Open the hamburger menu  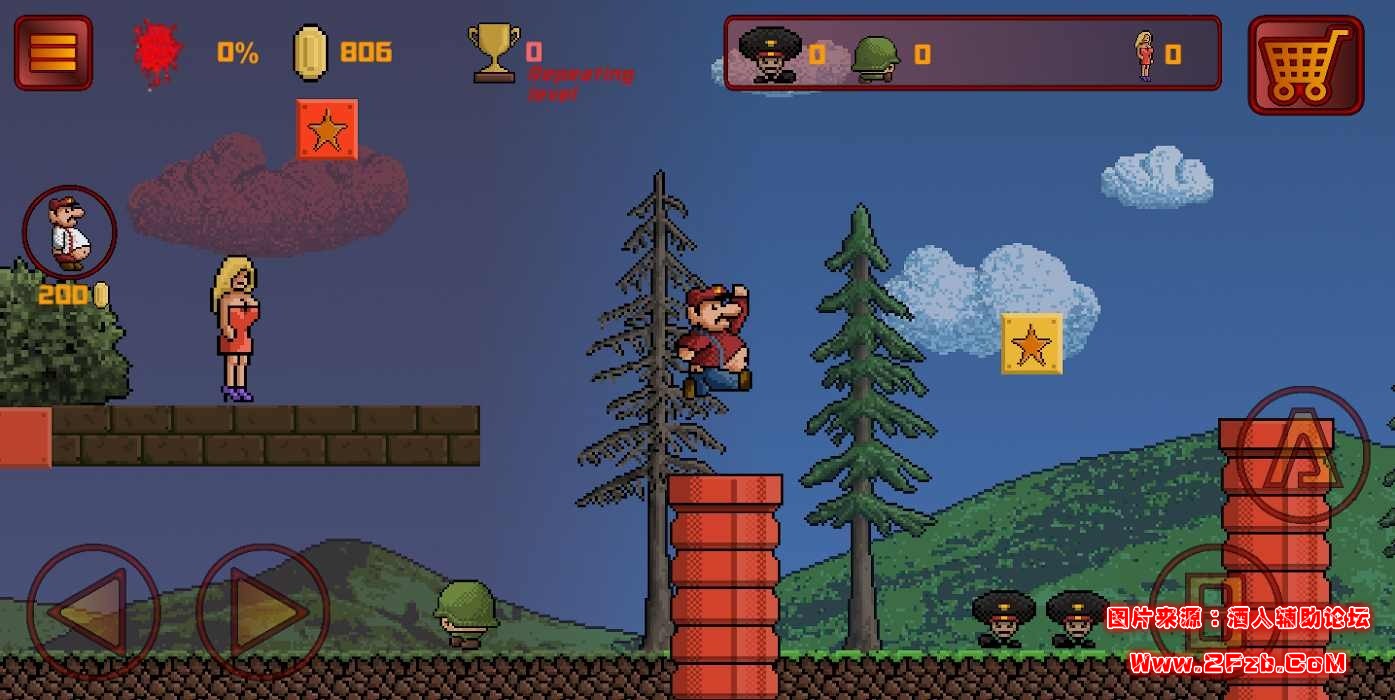click(53, 52)
